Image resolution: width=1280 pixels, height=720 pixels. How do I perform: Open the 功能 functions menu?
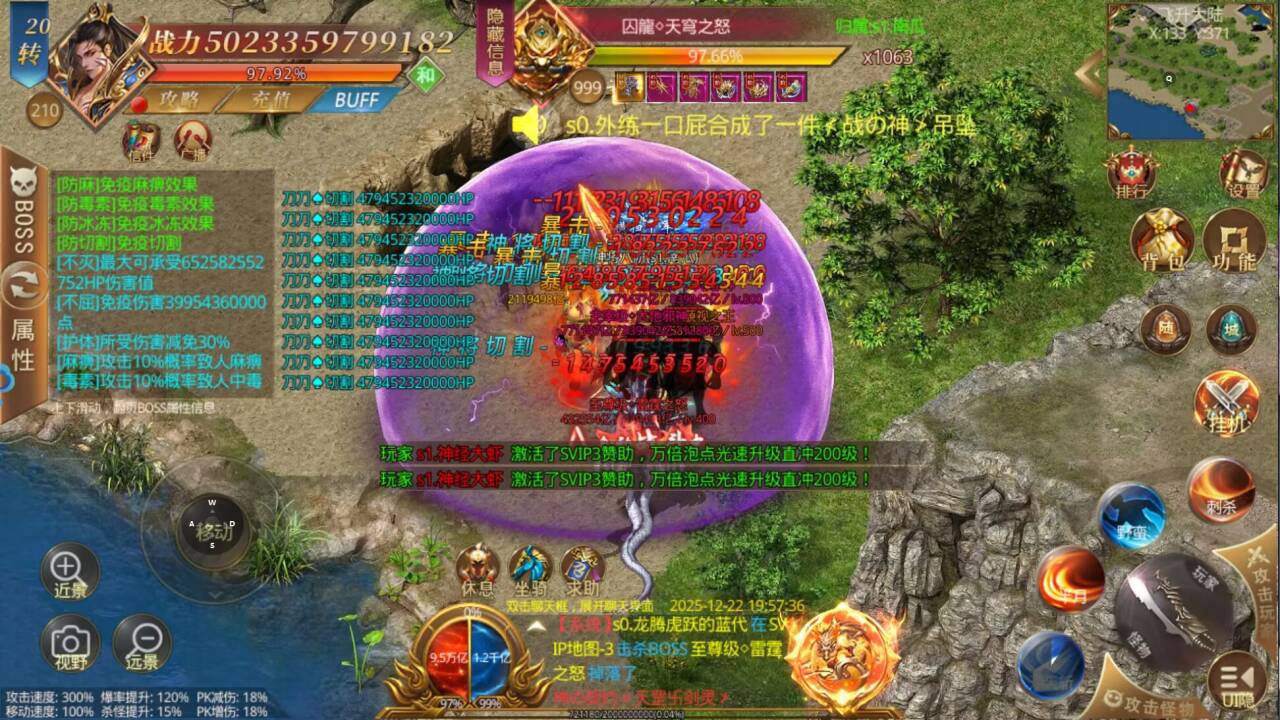(1233, 240)
